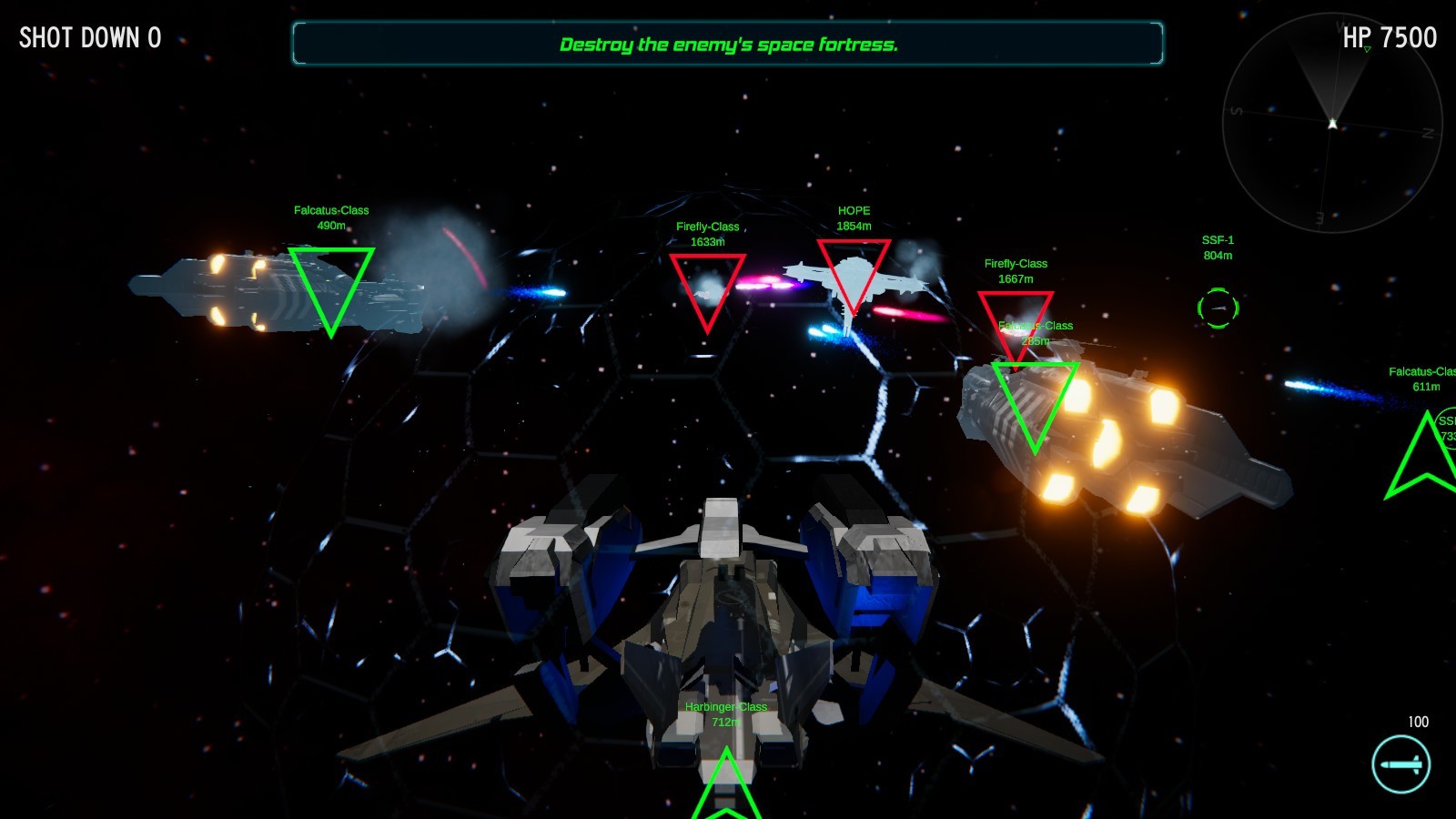The width and height of the screenshot is (1456, 819).
Task: Click the Destroy the enemy's space fortress objective
Action: pos(728,44)
